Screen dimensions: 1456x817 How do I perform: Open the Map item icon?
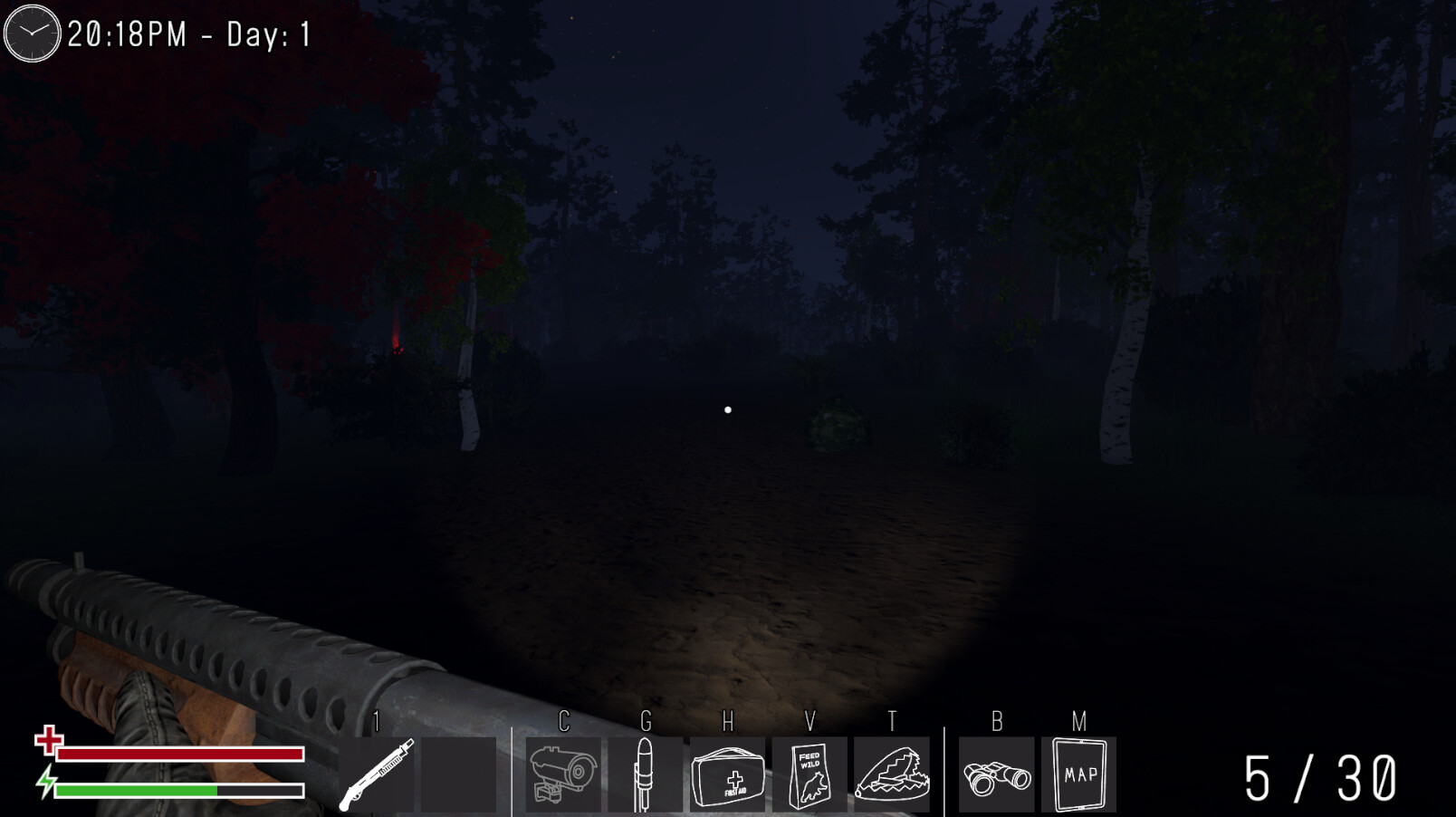[1079, 776]
